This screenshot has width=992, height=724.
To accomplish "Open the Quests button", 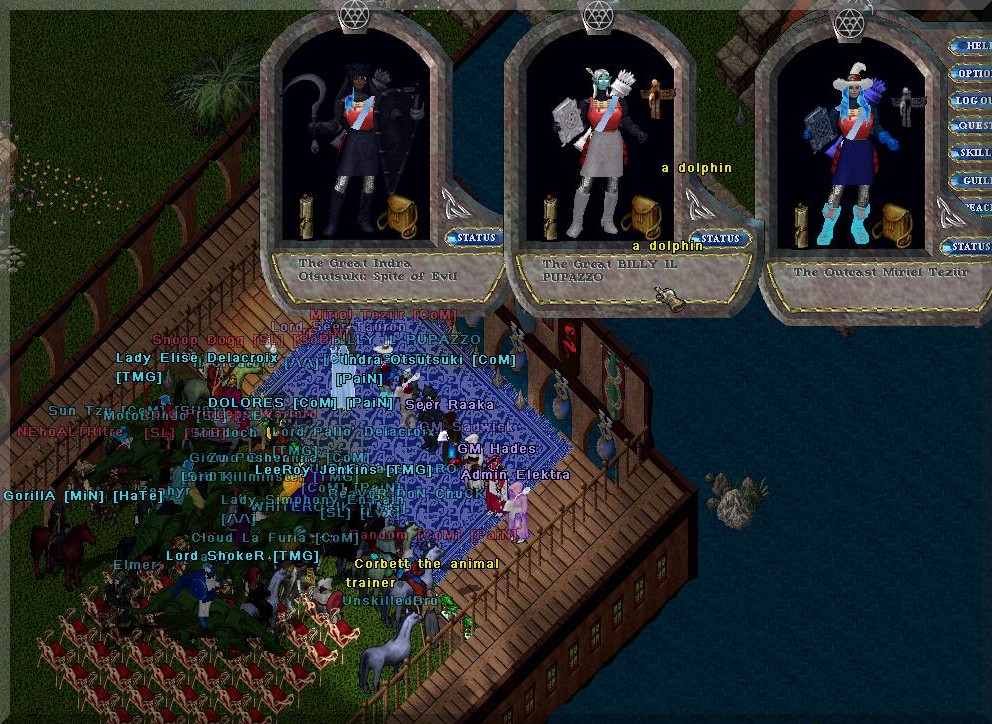I will coord(972,126).
